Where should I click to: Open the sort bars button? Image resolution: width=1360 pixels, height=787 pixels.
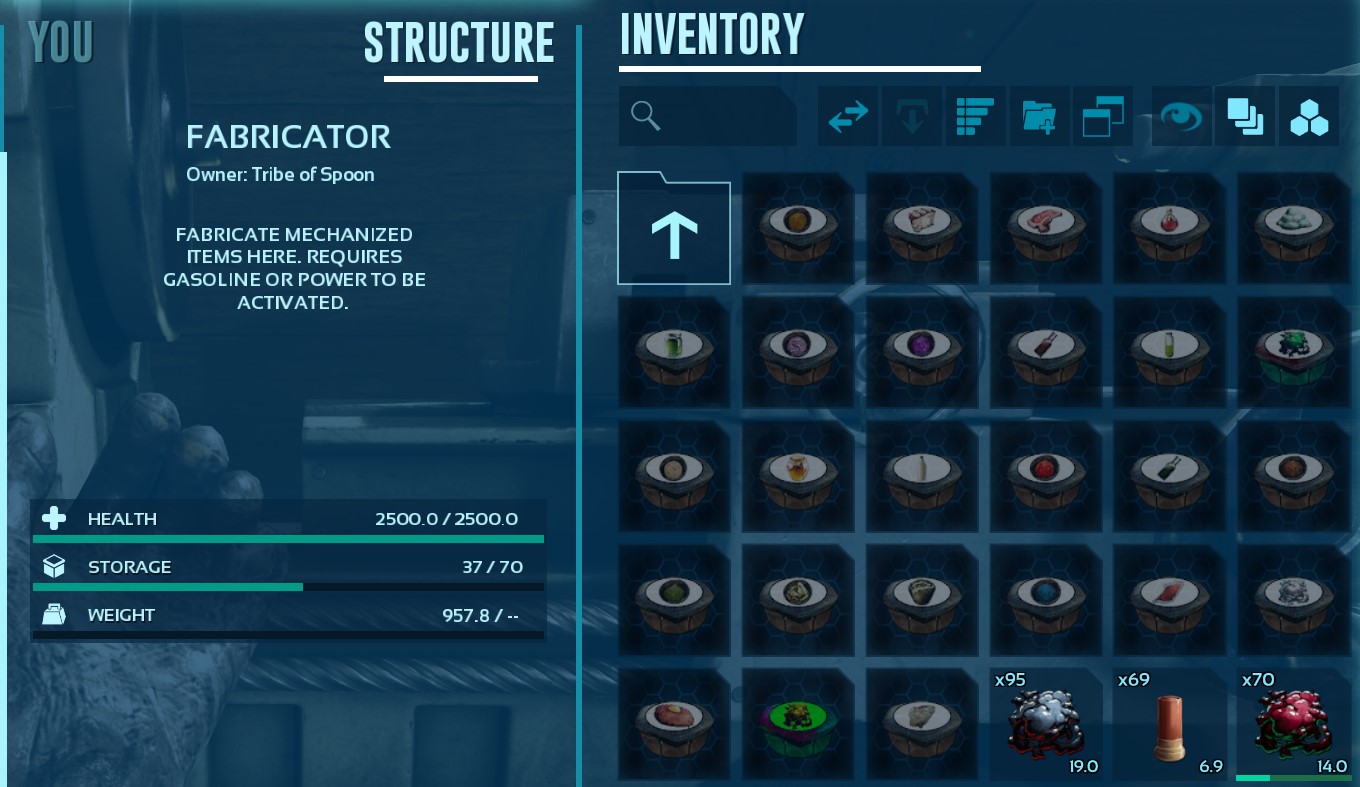(974, 116)
